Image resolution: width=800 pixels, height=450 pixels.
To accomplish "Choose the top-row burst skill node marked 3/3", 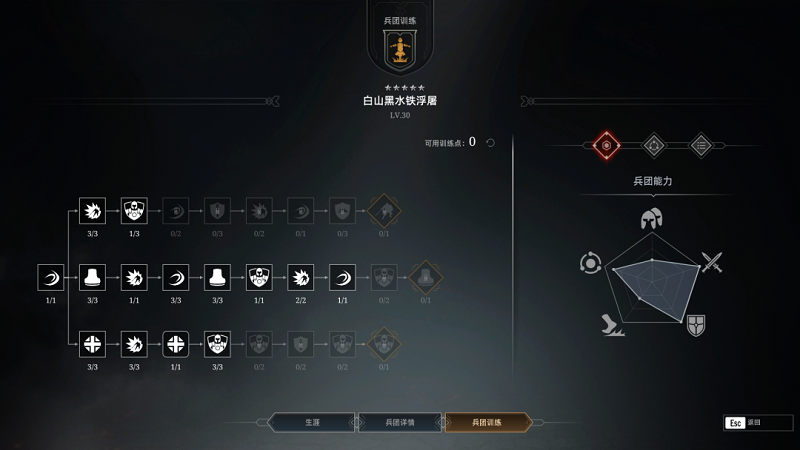I will click(x=92, y=211).
